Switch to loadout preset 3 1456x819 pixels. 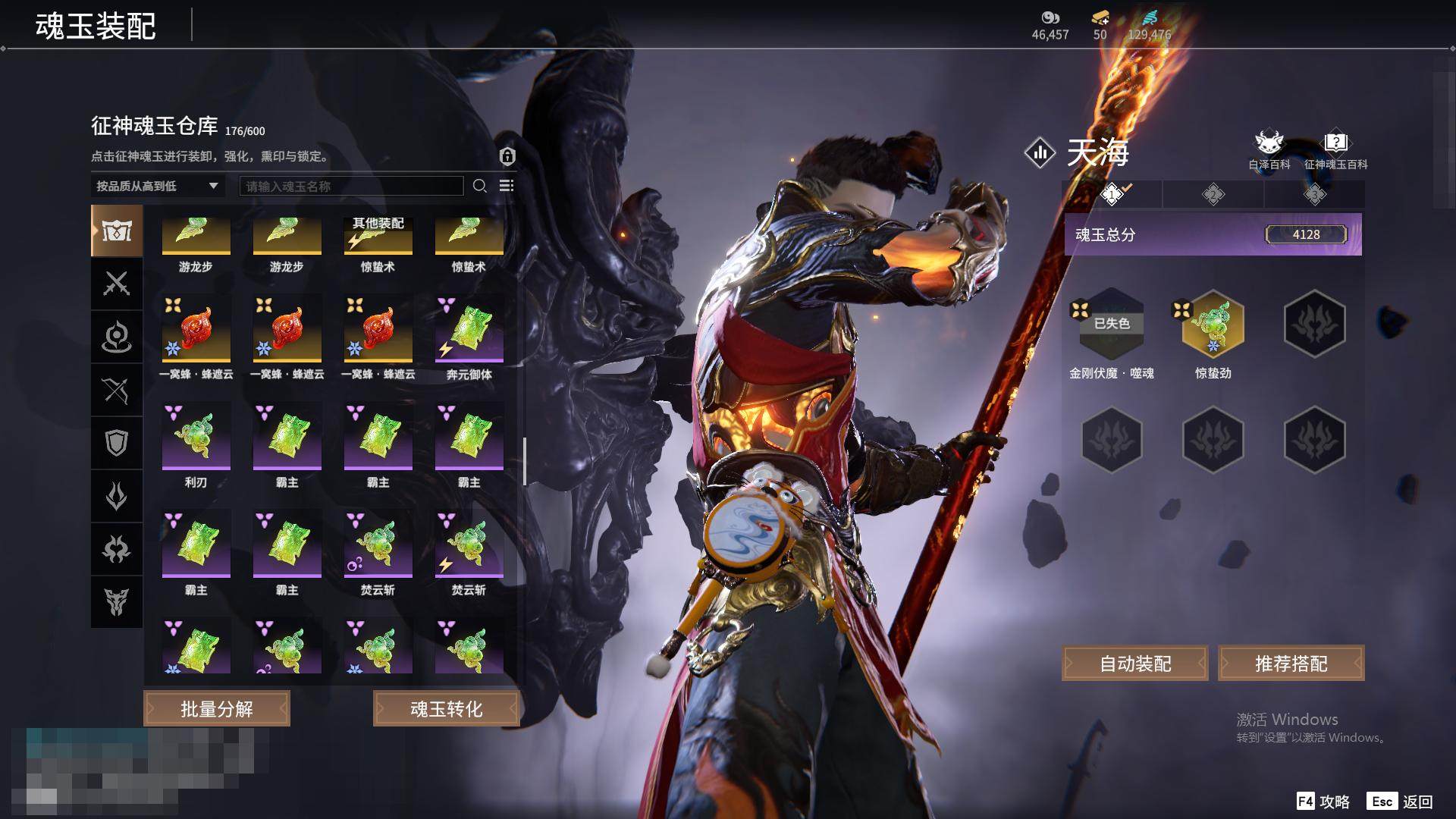click(1314, 195)
